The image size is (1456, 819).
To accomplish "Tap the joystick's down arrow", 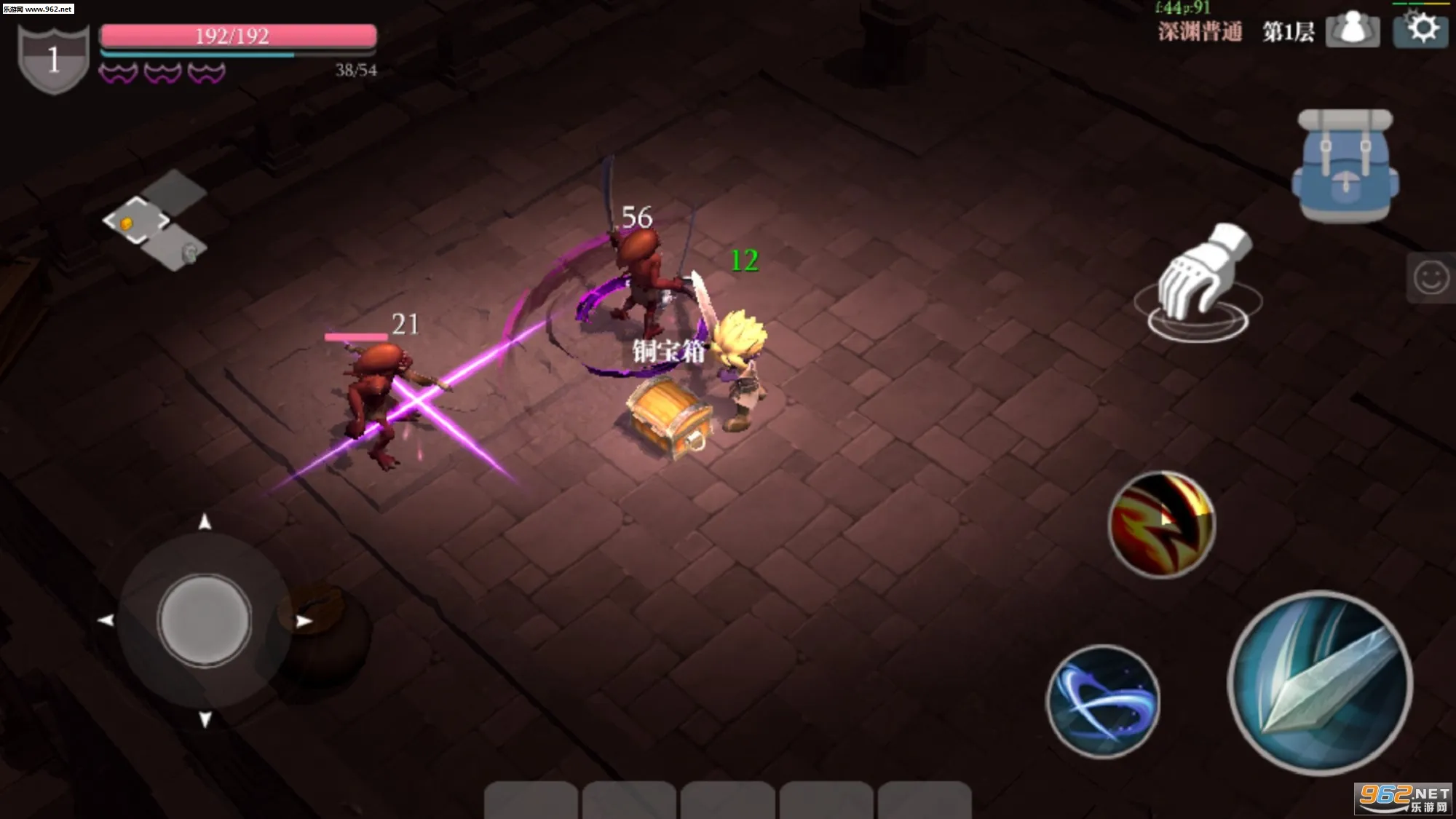I will tap(205, 719).
